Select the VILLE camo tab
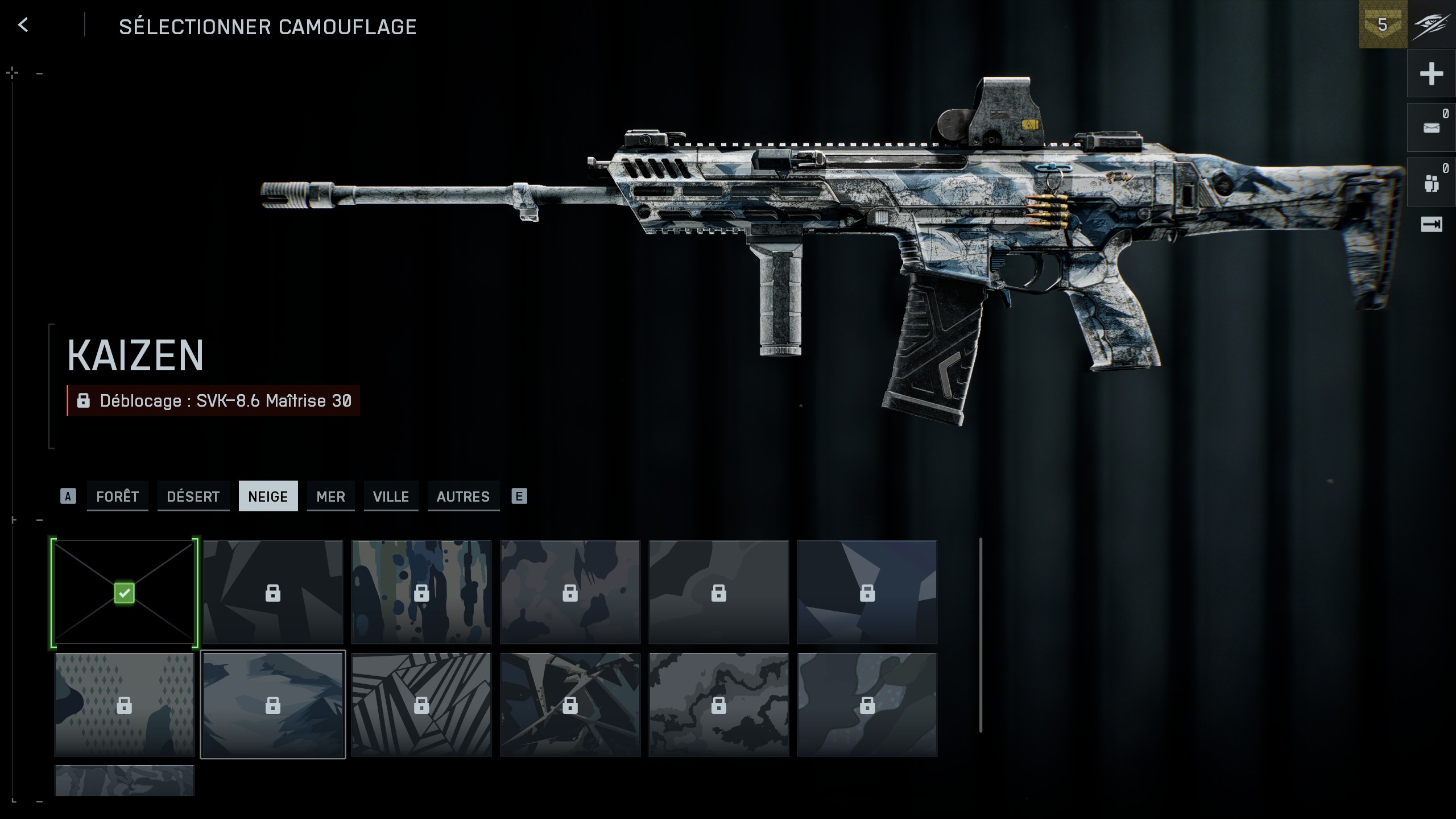Screen dimensions: 1456x819 (391, 497)
